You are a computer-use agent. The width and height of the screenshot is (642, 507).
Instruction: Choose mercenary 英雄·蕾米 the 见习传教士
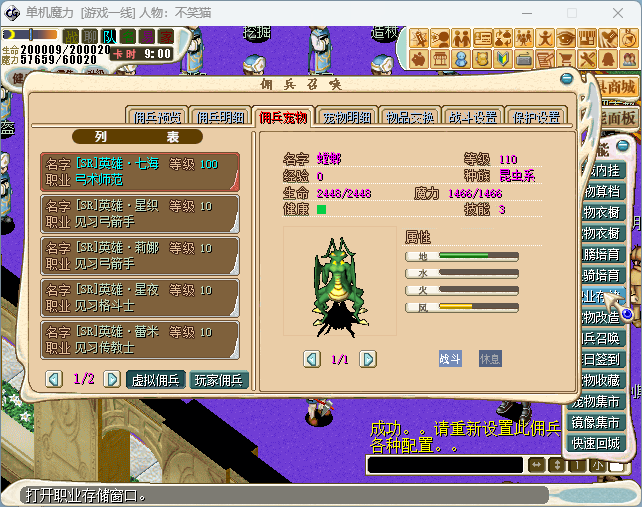140,339
